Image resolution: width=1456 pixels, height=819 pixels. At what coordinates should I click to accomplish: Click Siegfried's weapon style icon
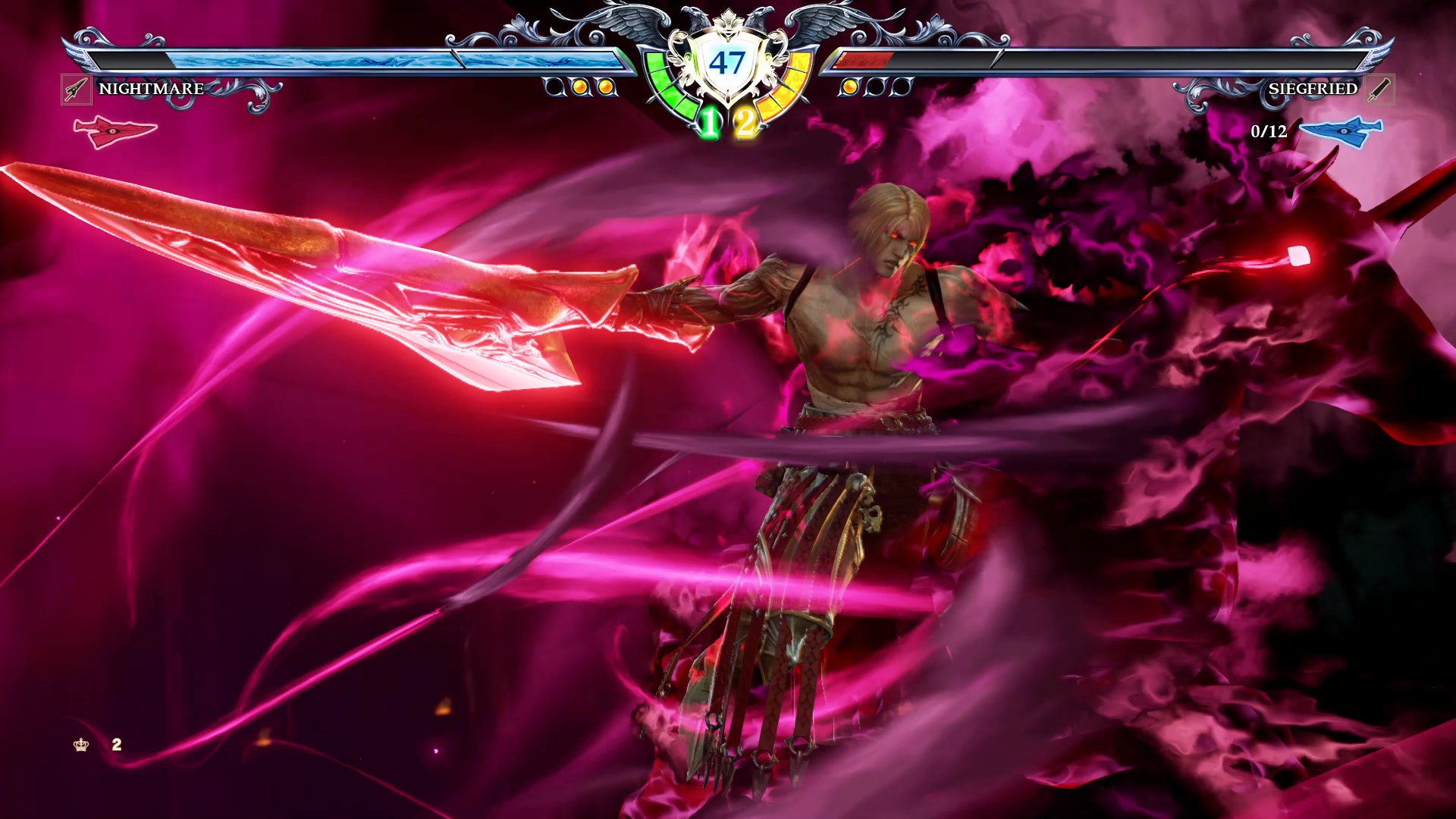(1380, 89)
